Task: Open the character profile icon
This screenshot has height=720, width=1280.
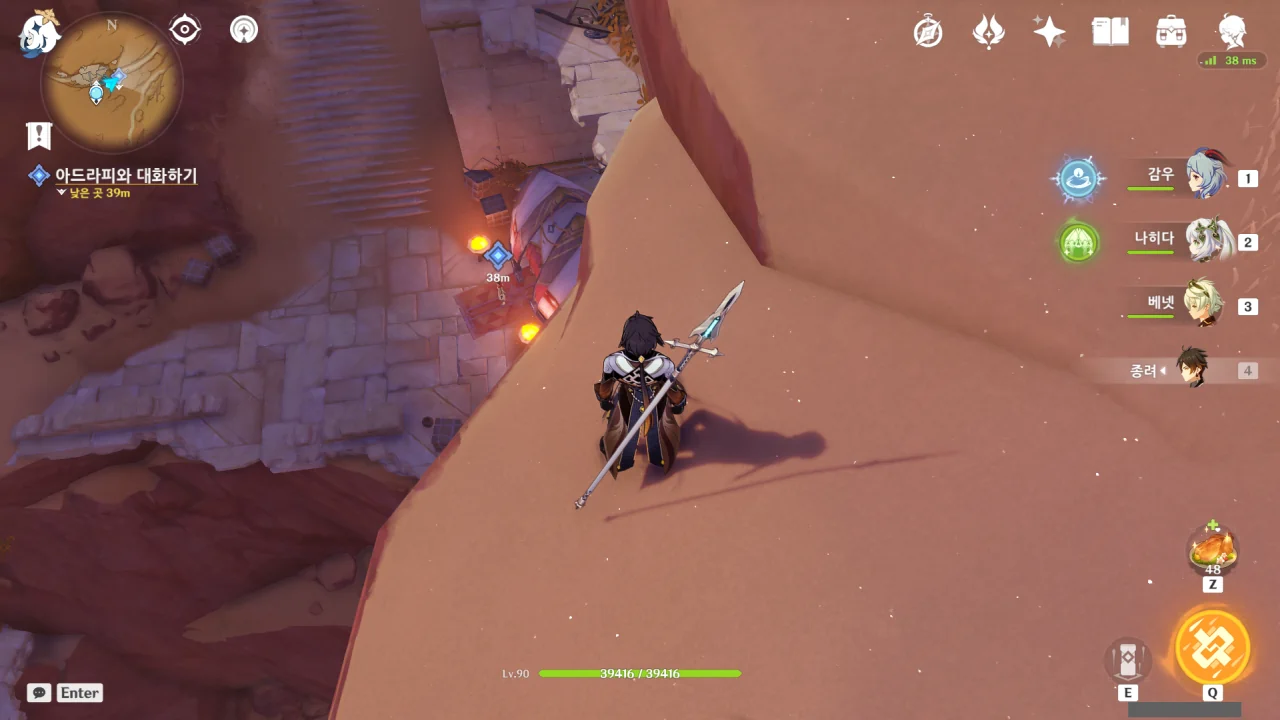Action: (1232, 31)
